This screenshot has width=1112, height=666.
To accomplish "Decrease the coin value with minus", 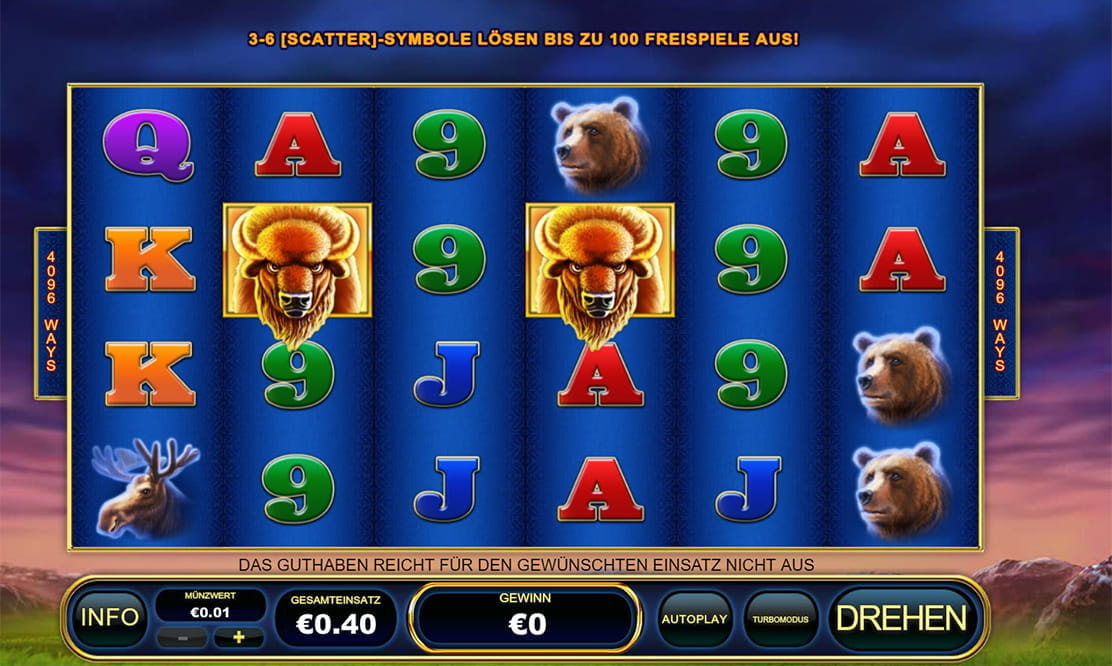I will 182,637.
